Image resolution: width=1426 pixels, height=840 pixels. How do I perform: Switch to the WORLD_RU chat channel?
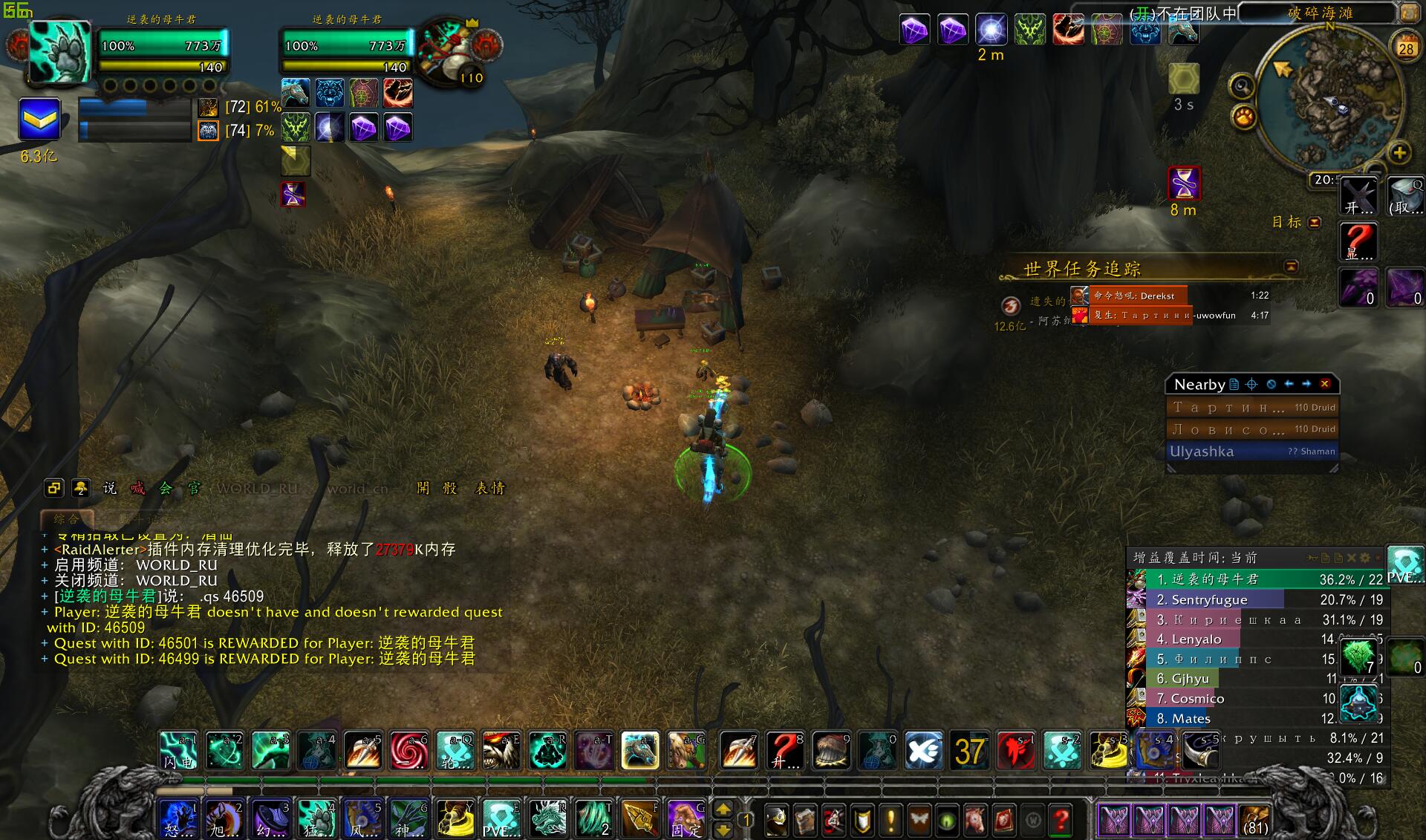click(257, 488)
